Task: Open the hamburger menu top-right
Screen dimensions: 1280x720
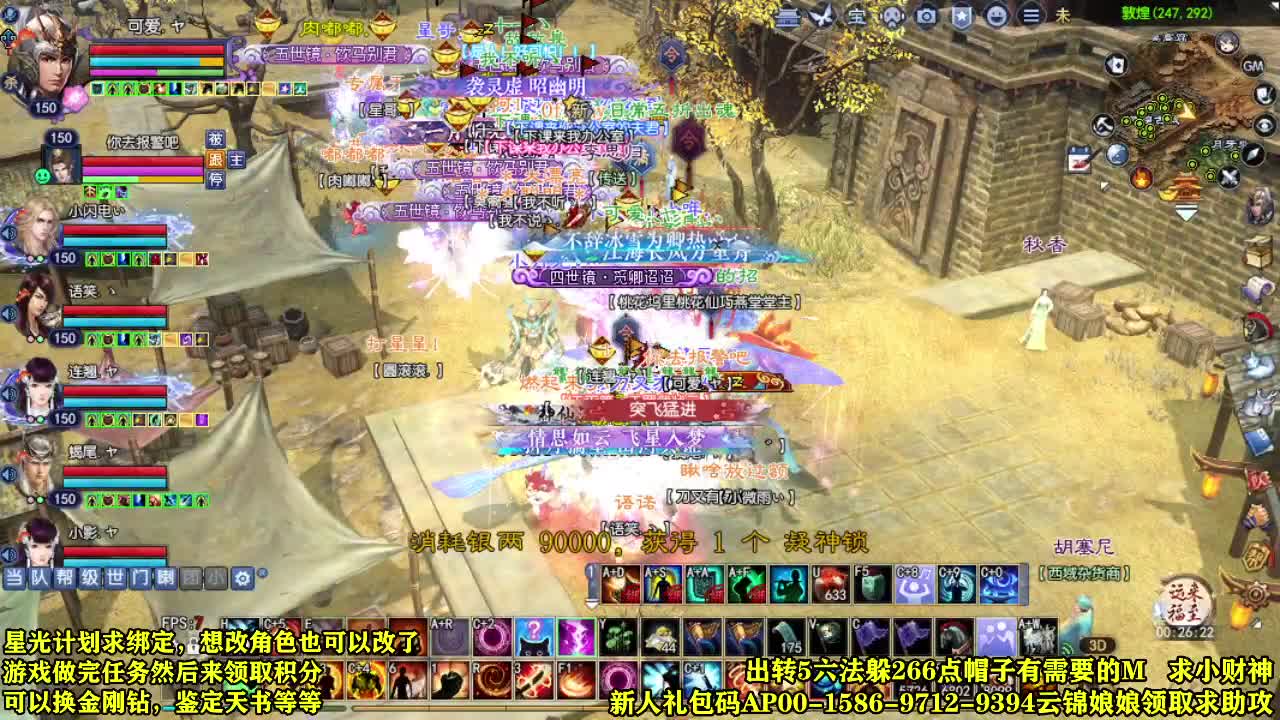Action: (1030, 16)
